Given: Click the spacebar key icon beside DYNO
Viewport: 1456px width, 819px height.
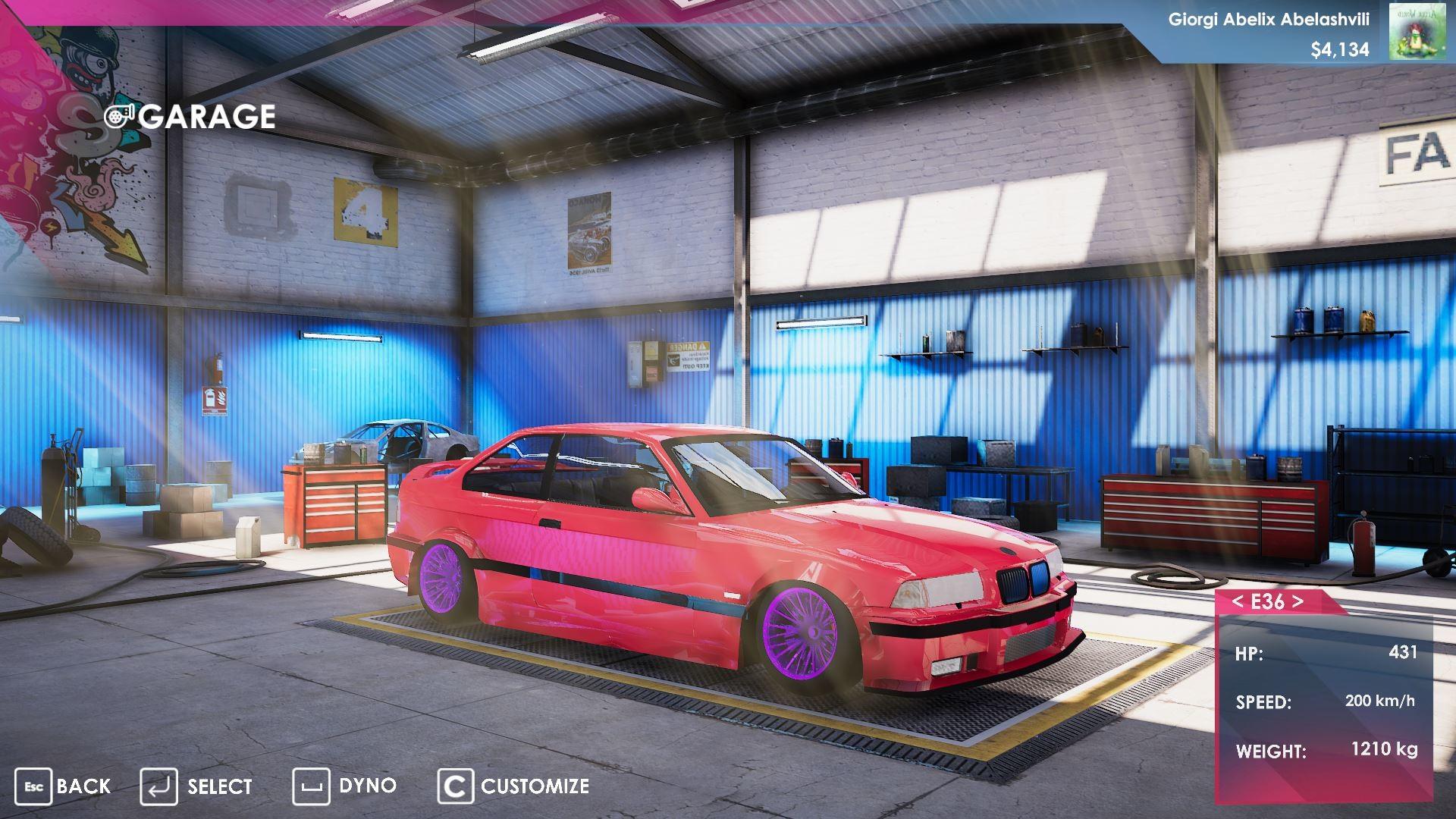Looking at the screenshot, I should [311, 786].
